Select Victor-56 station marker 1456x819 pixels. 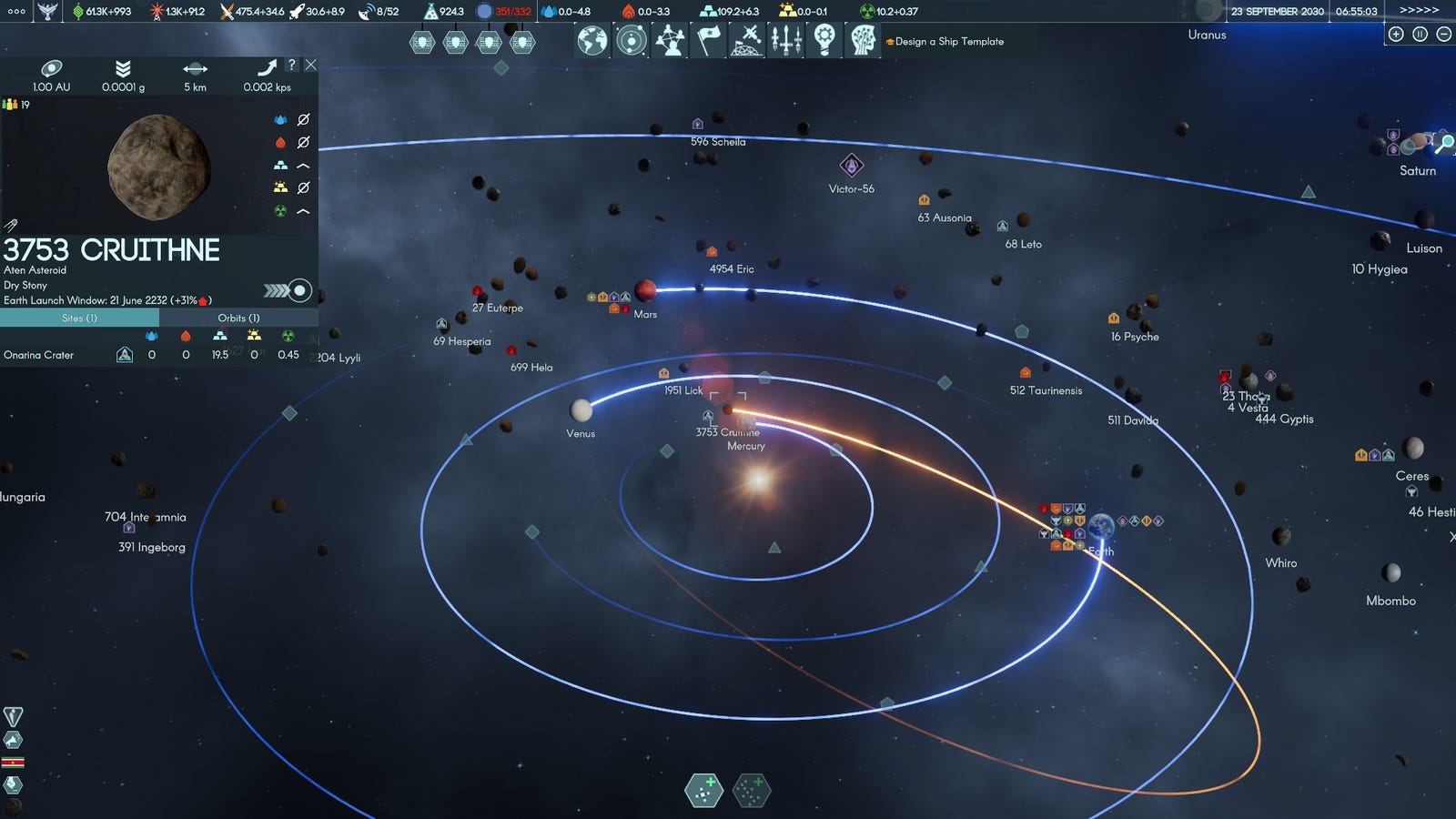click(x=851, y=166)
